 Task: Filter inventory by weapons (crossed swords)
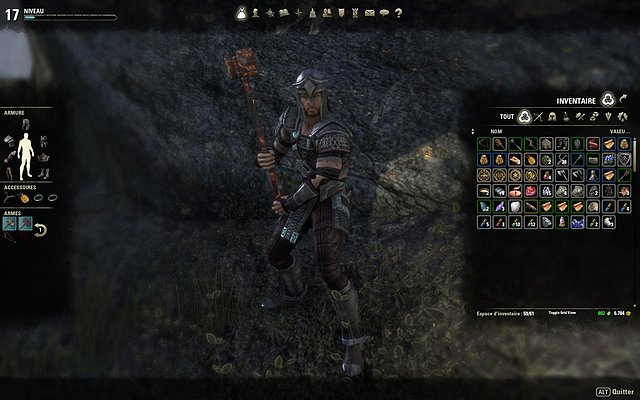click(x=539, y=116)
